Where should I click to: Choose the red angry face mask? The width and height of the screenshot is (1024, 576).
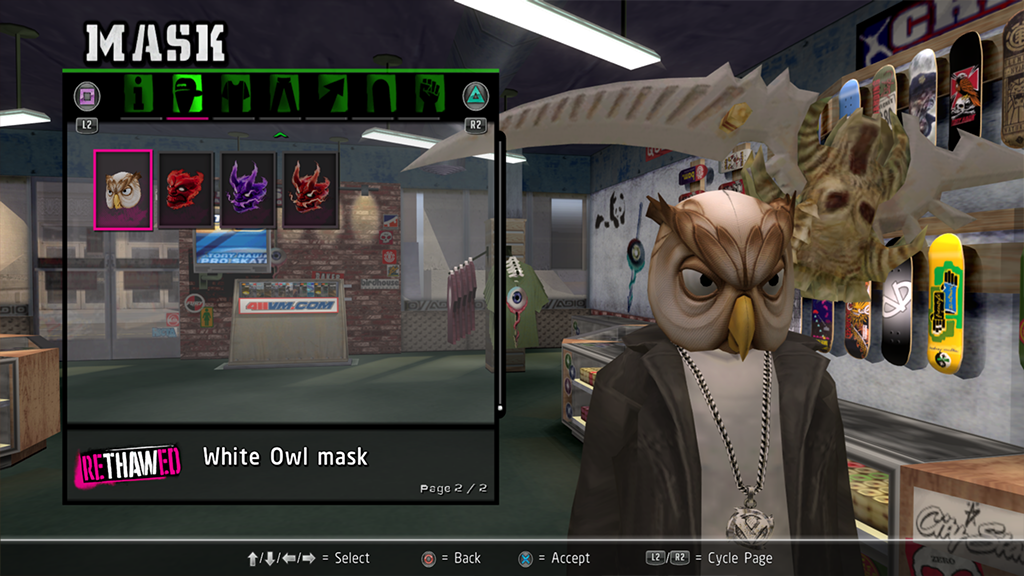click(x=185, y=189)
